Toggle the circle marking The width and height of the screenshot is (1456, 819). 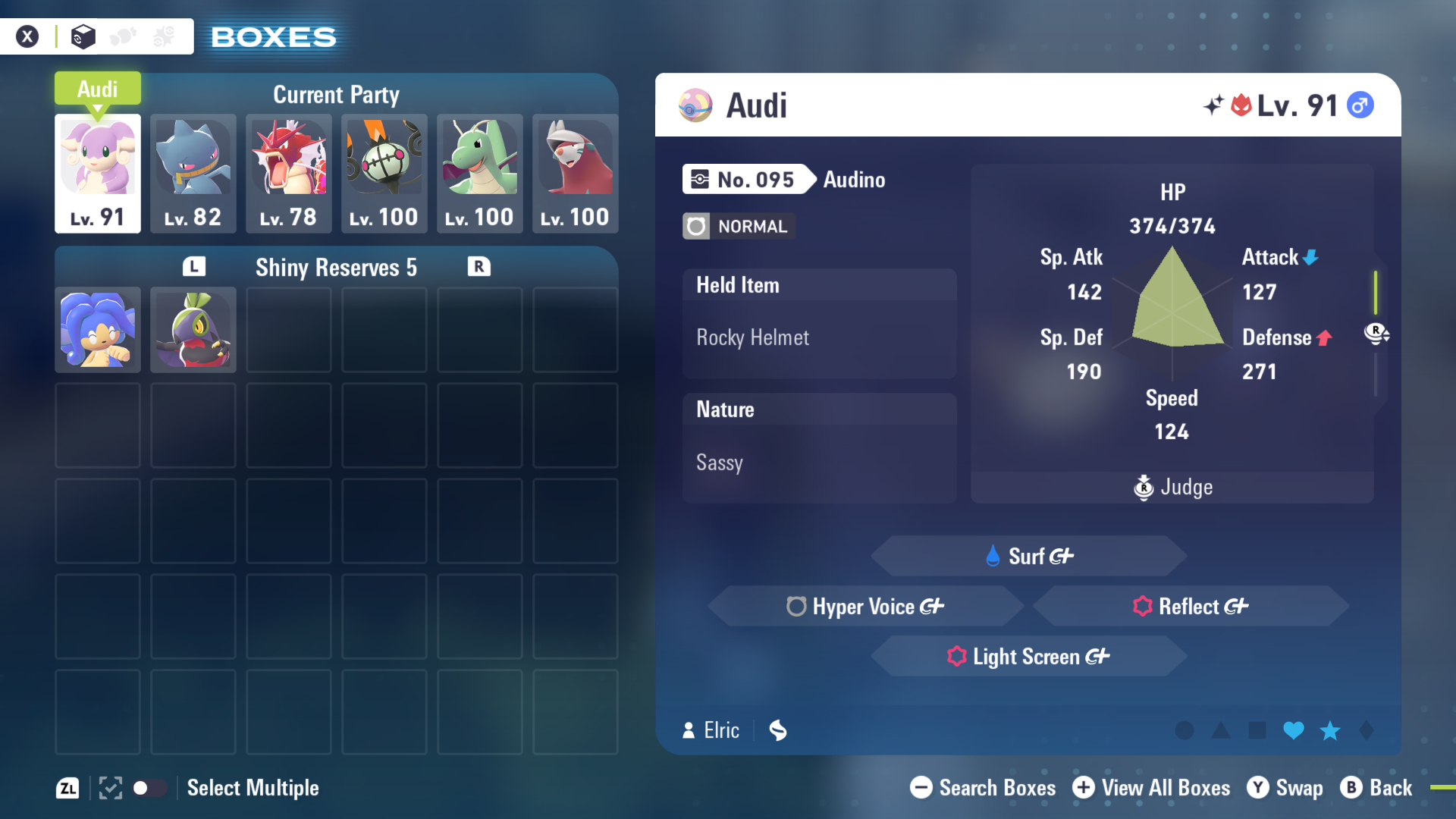click(x=1185, y=730)
